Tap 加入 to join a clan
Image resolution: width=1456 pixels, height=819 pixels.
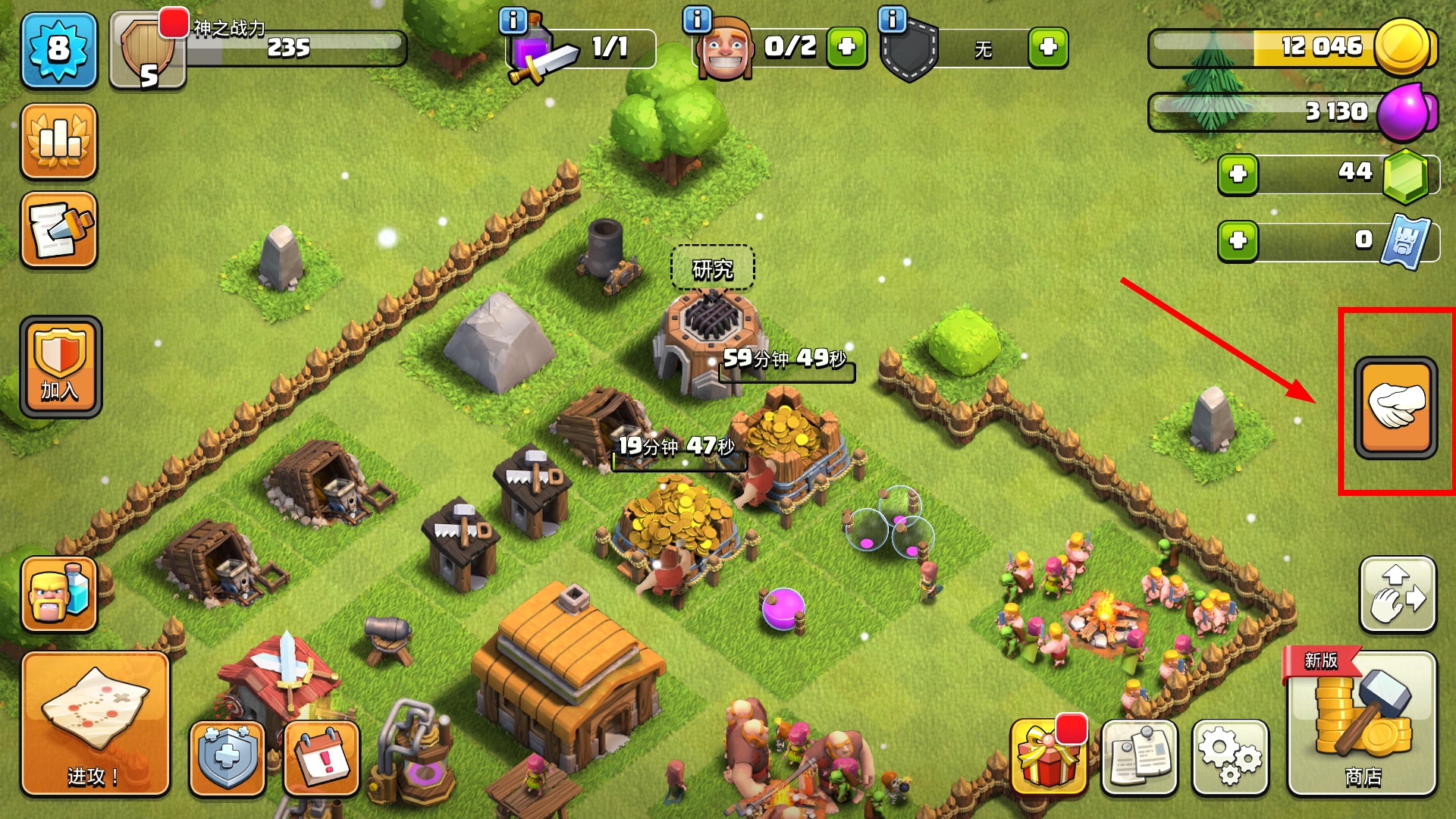click(x=61, y=367)
